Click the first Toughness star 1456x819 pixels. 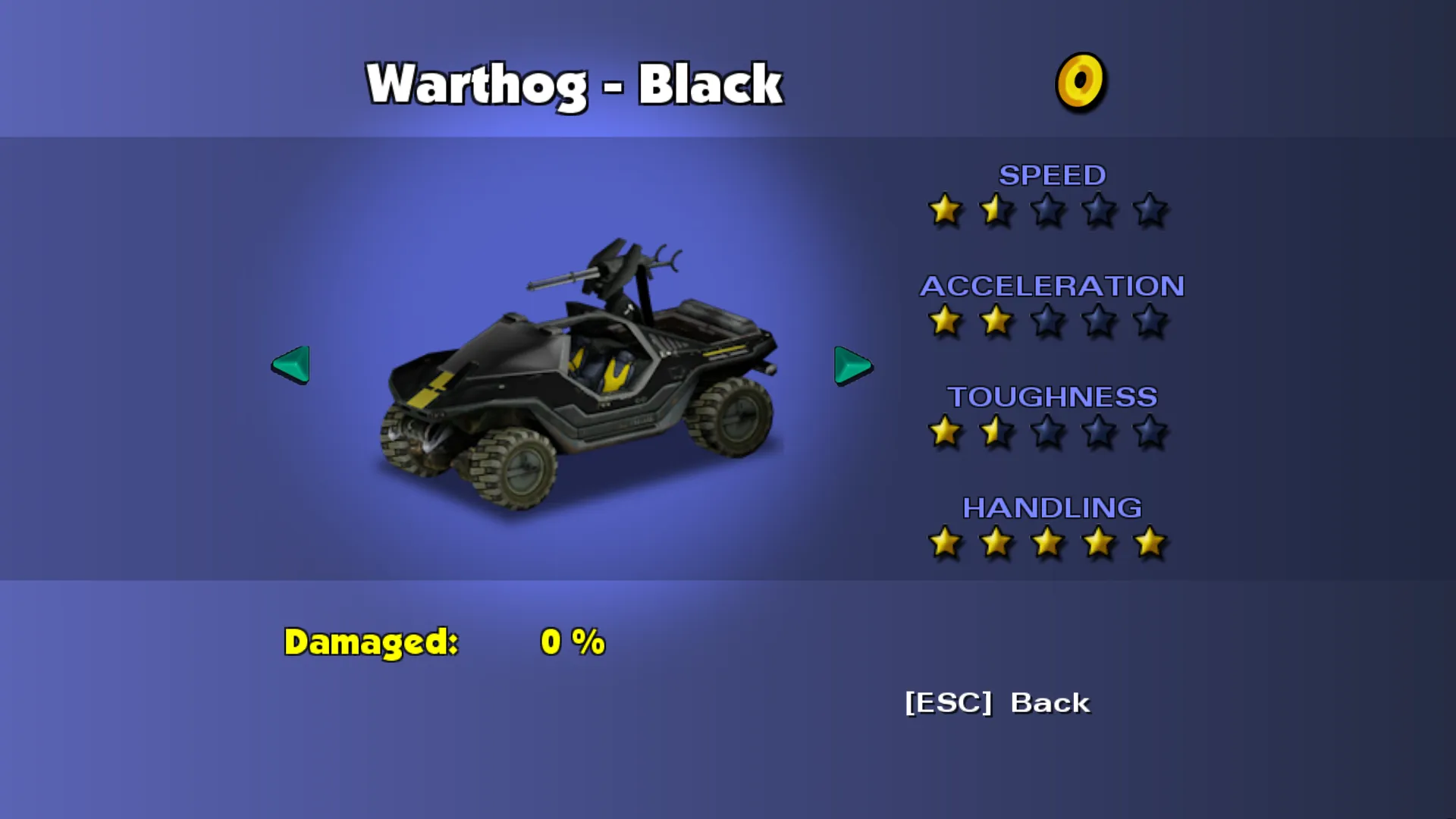(946, 432)
